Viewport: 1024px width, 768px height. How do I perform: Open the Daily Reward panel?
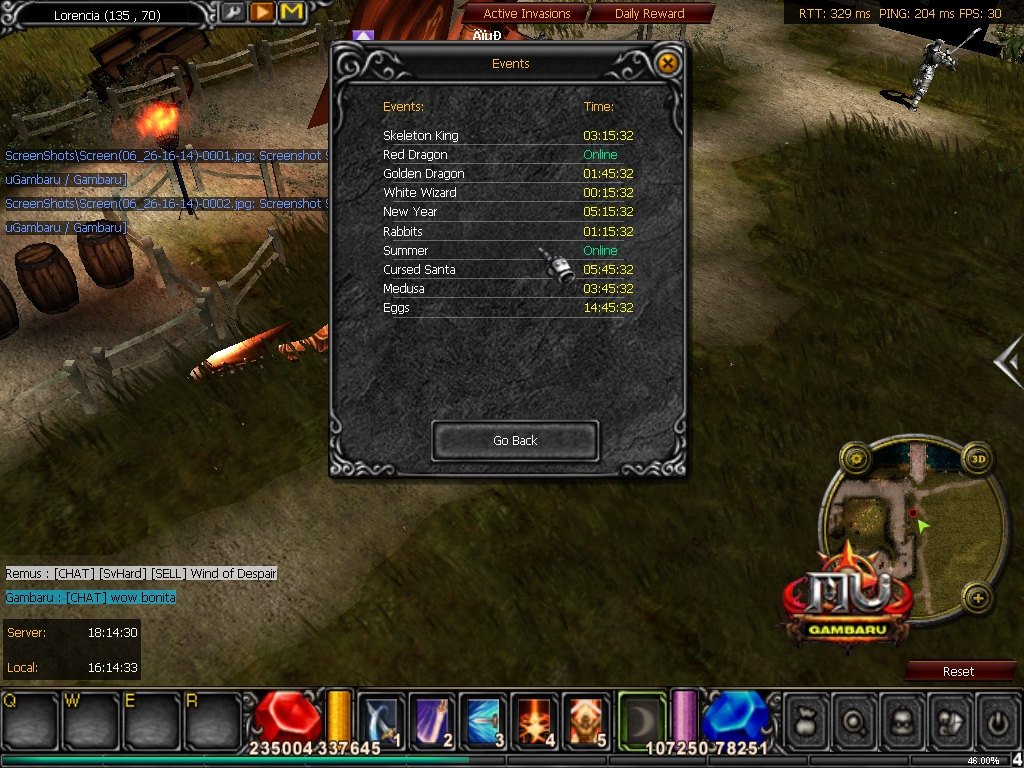pyautogui.click(x=650, y=14)
